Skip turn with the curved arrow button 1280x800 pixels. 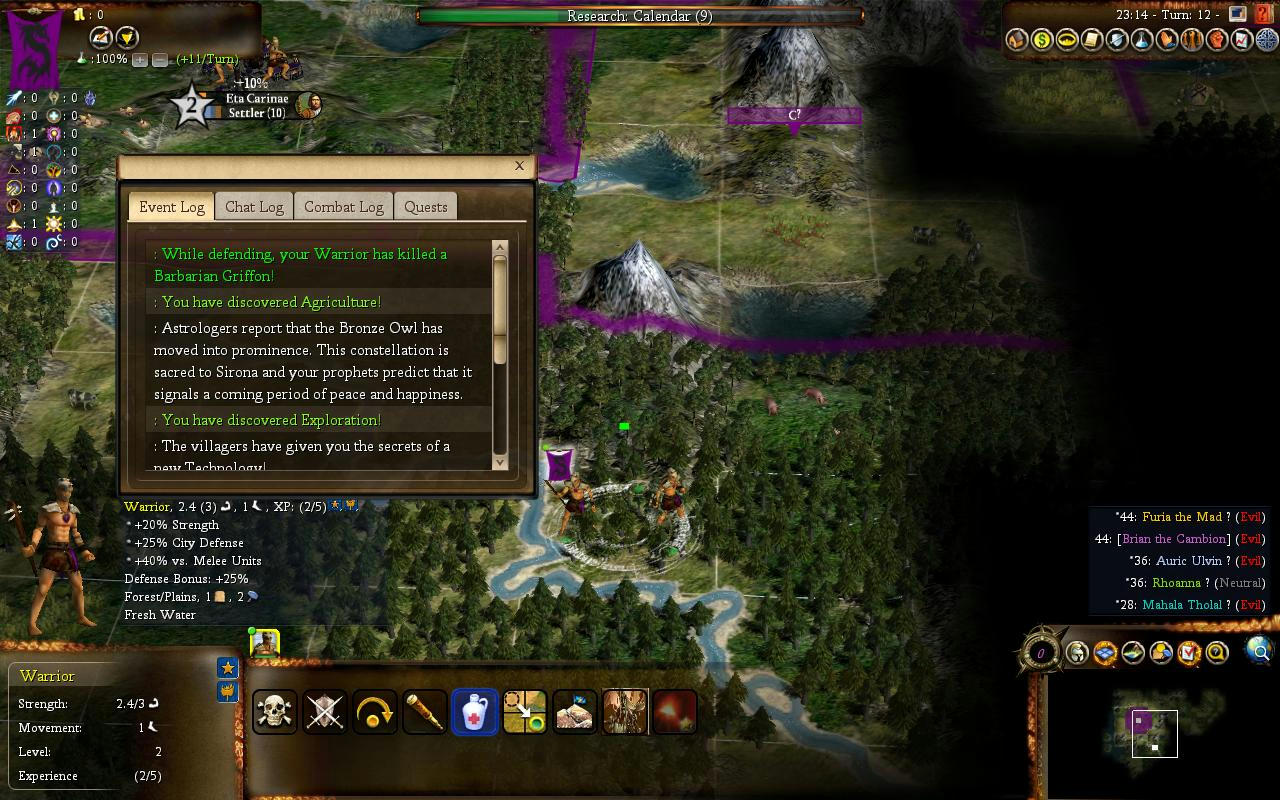pyautogui.click(x=375, y=712)
